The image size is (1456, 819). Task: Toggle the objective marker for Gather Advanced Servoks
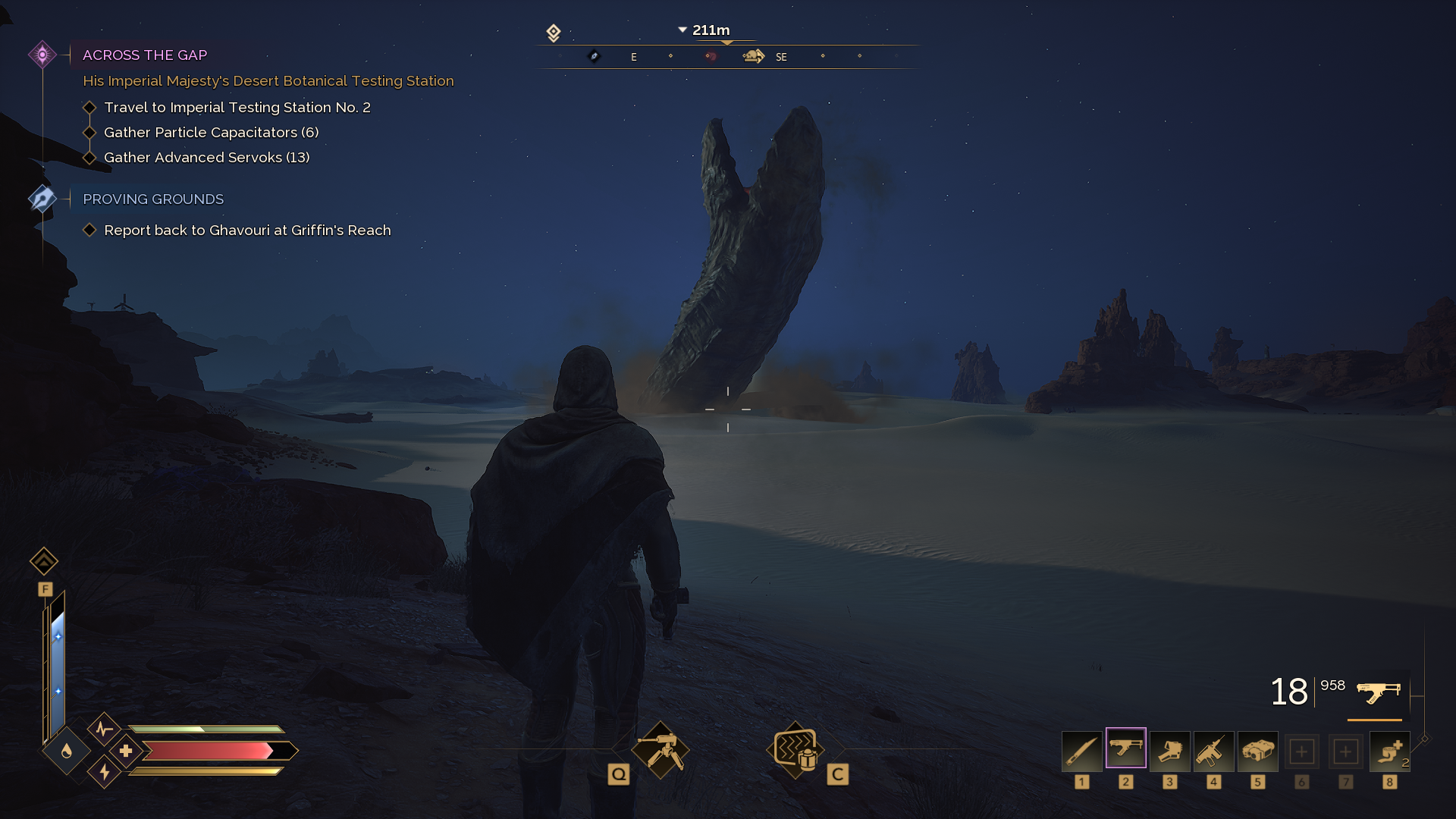90,157
